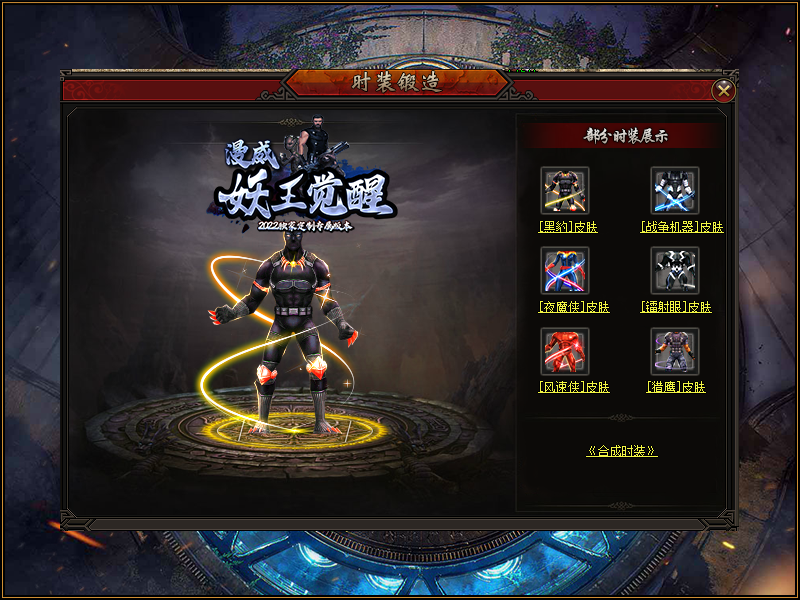Choose the [夜魔侠] skin icon

click(x=565, y=270)
